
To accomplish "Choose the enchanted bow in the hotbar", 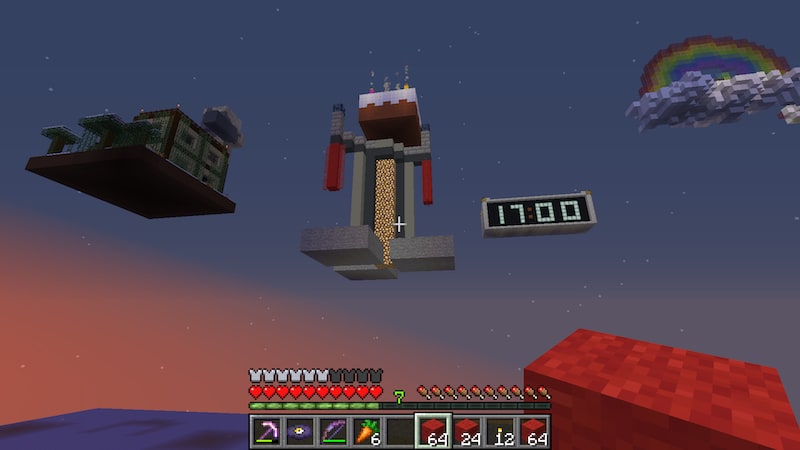I will (x=332, y=432).
